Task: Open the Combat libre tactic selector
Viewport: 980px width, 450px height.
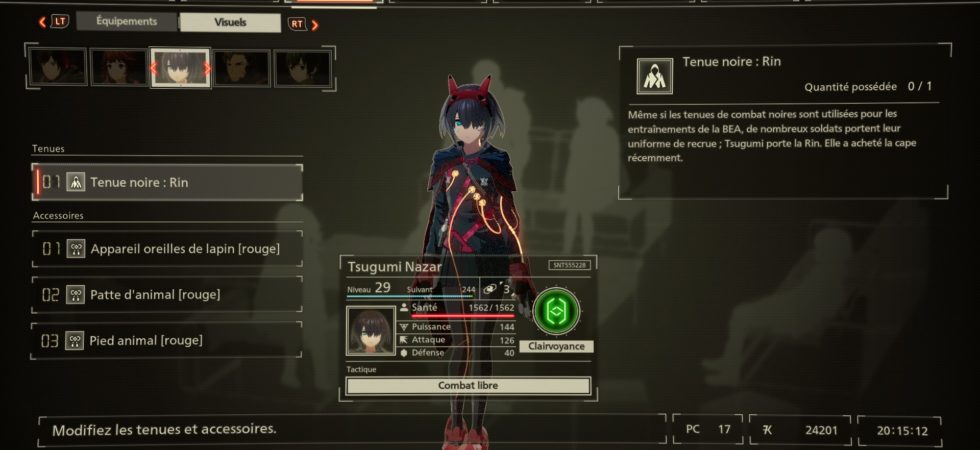Action: (468, 386)
